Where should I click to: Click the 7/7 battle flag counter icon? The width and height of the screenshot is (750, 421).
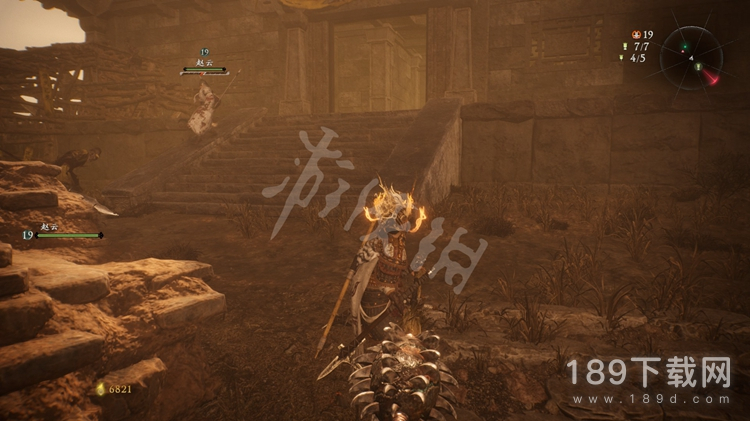[x=625, y=46]
